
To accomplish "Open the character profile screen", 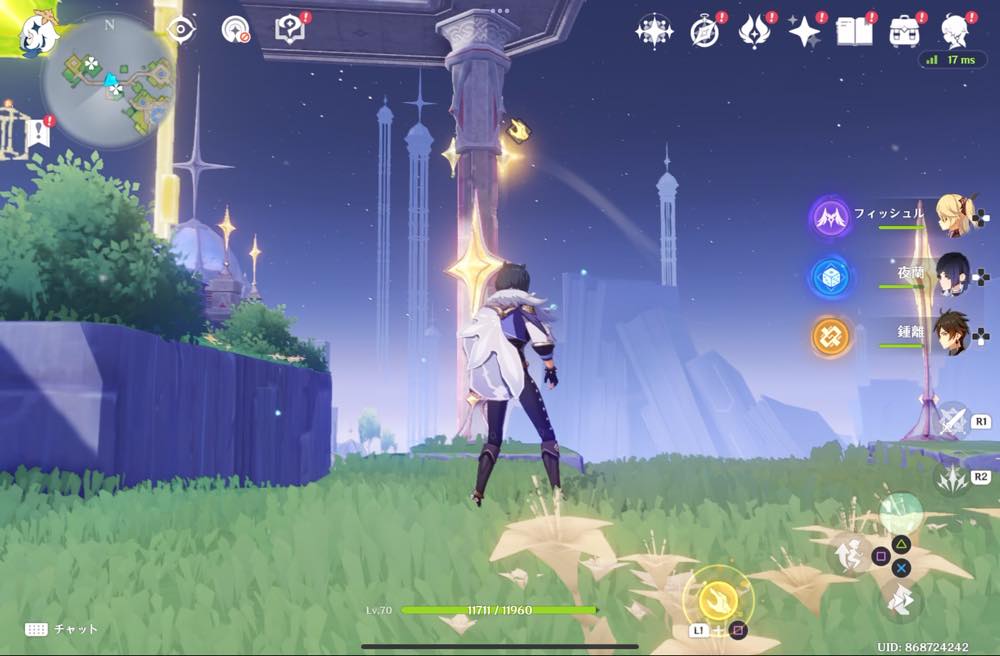I will (x=956, y=32).
